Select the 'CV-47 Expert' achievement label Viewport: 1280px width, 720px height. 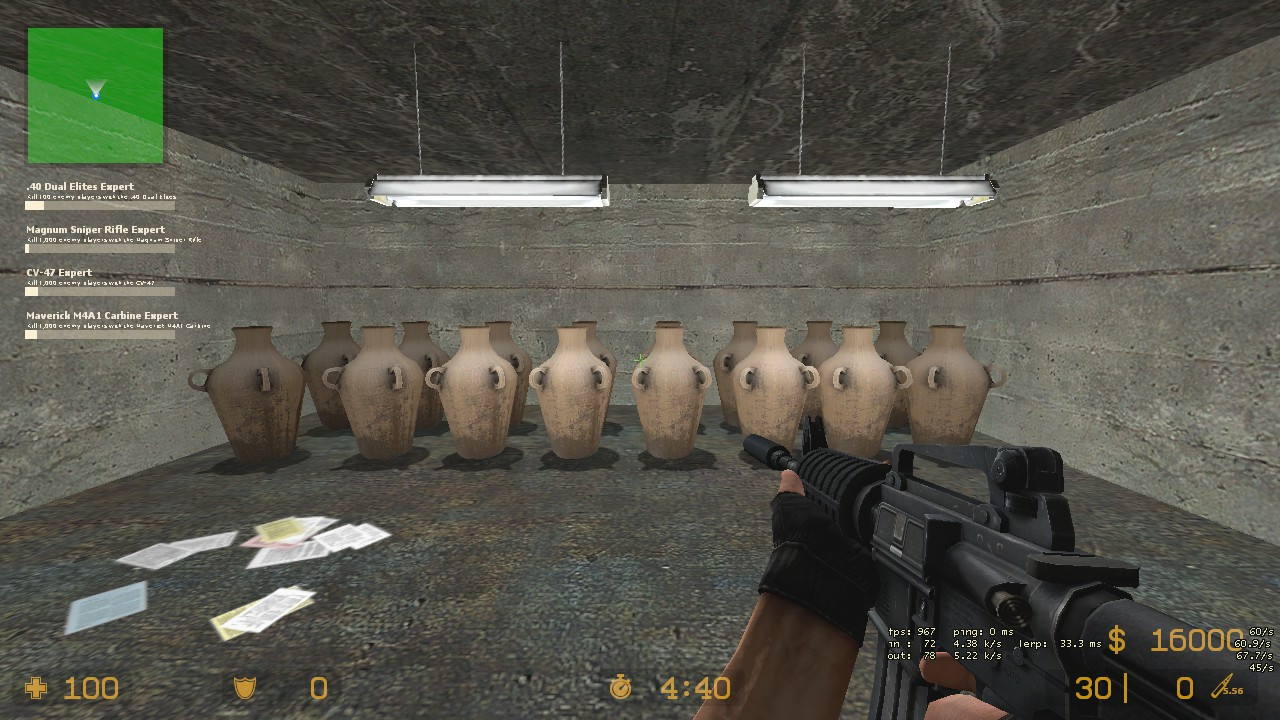tap(57, 272)
